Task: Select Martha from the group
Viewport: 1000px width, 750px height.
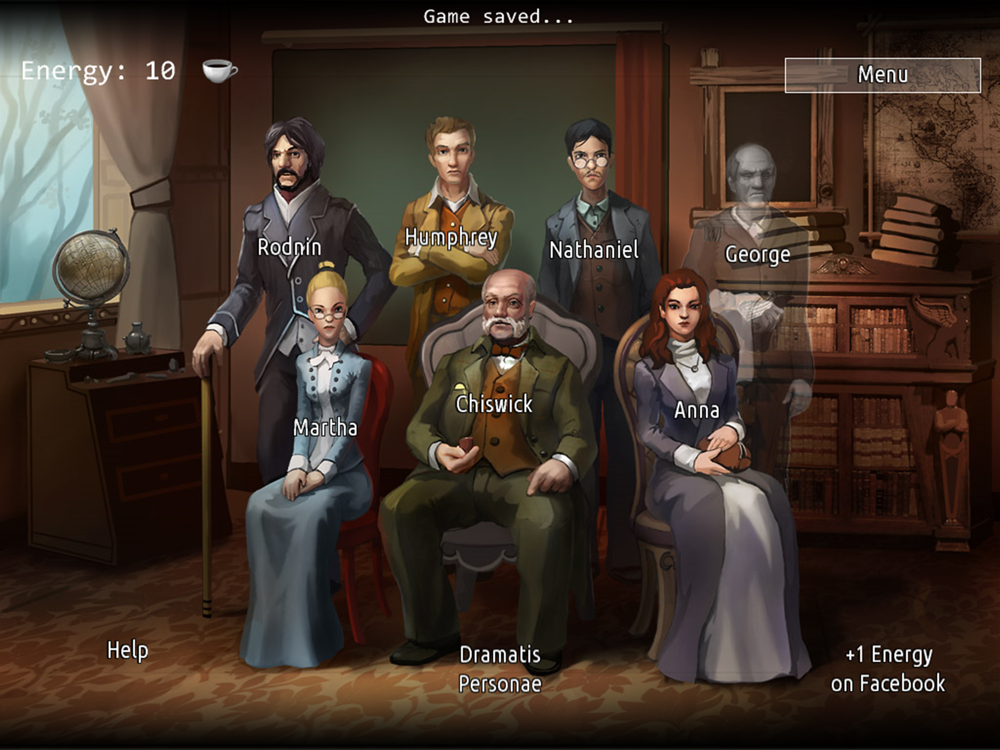Action: pyautogui.click(x=325, y=428)
